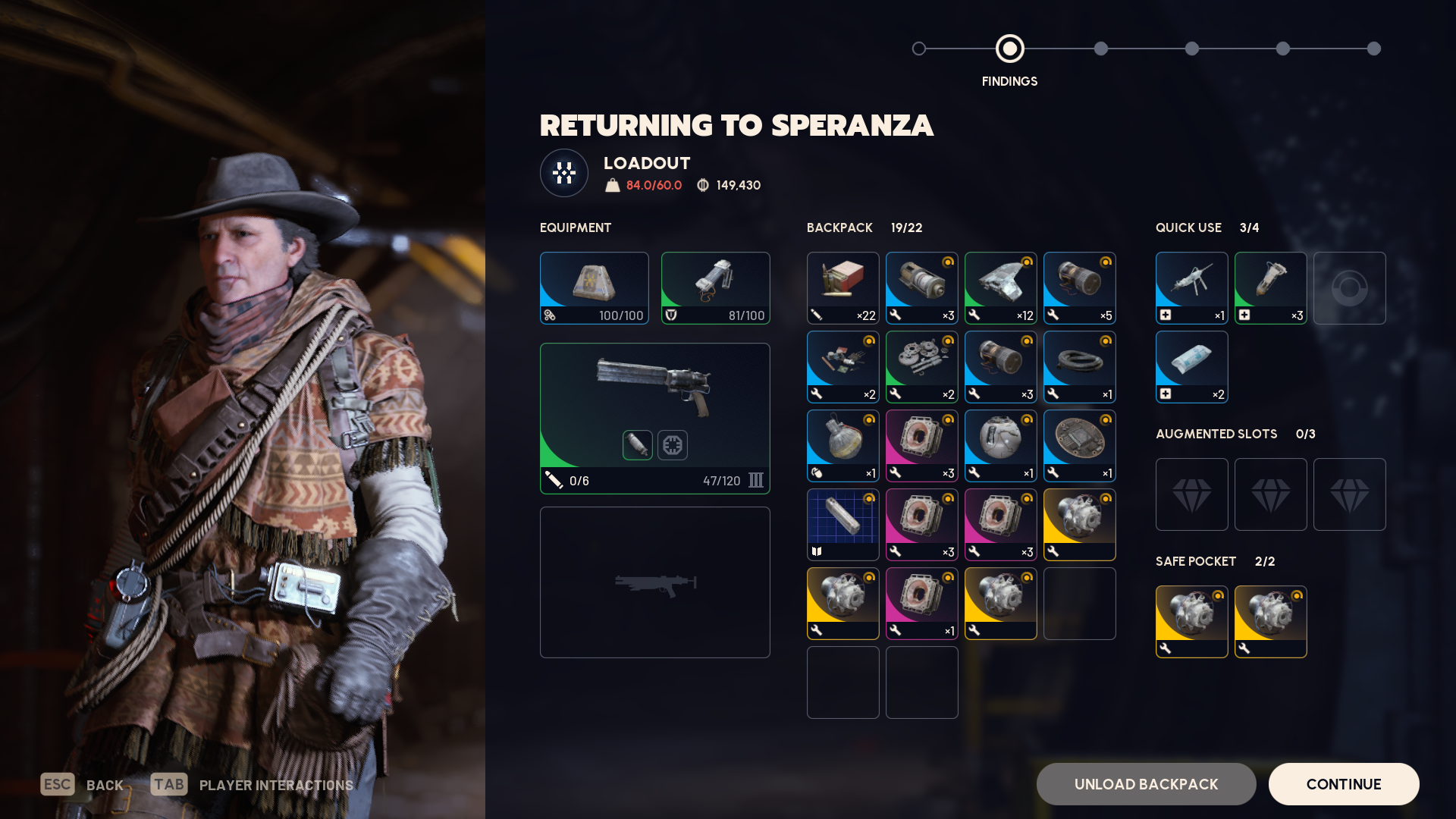Select the black coiled hose item
The width and height of the screenshot is (1456, 819).
(x=1079, y=367)
